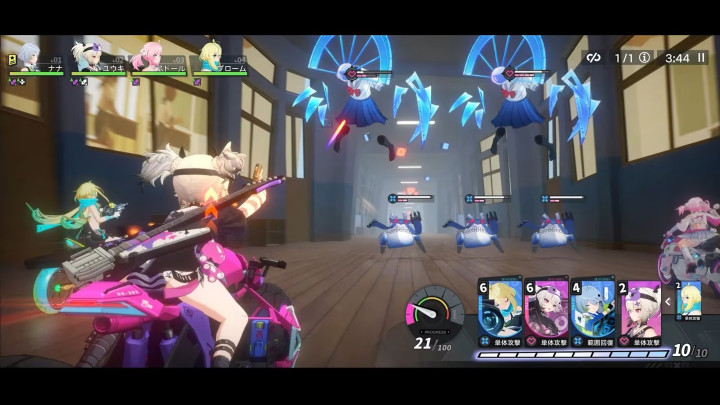Select the cost 4 blue-haired area heal card
The image size is (720, 405).
point(591,311)
